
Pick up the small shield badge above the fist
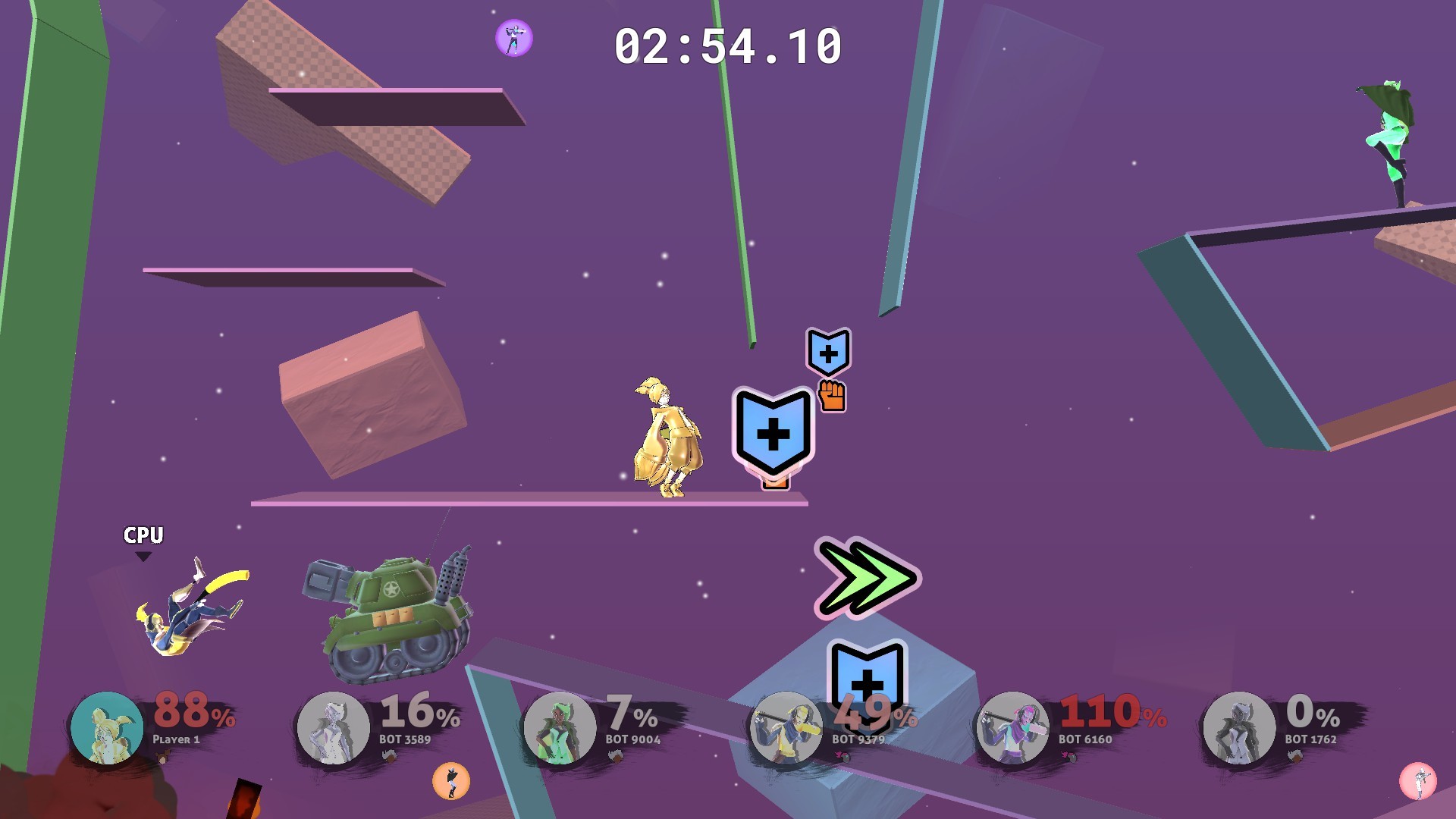tap(828, 353)
